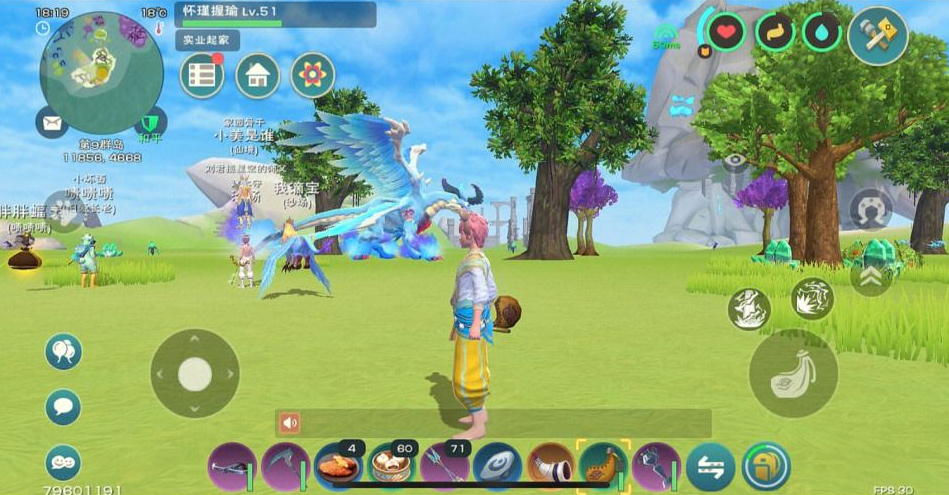Select the fried food slot showing 4
949x495 pixels.
pyautogui.click(x=338, y=467)
